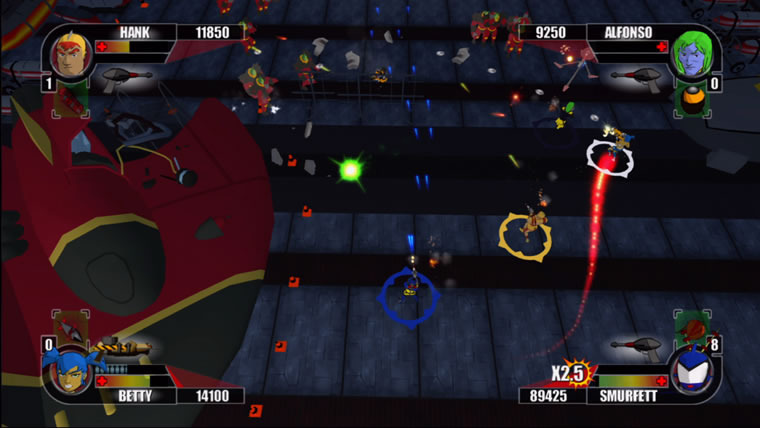Viewport: 760px width, 428px height.
Task: Select Betty's special item slot
Action: pyautogui.click(x=69, y=326)
